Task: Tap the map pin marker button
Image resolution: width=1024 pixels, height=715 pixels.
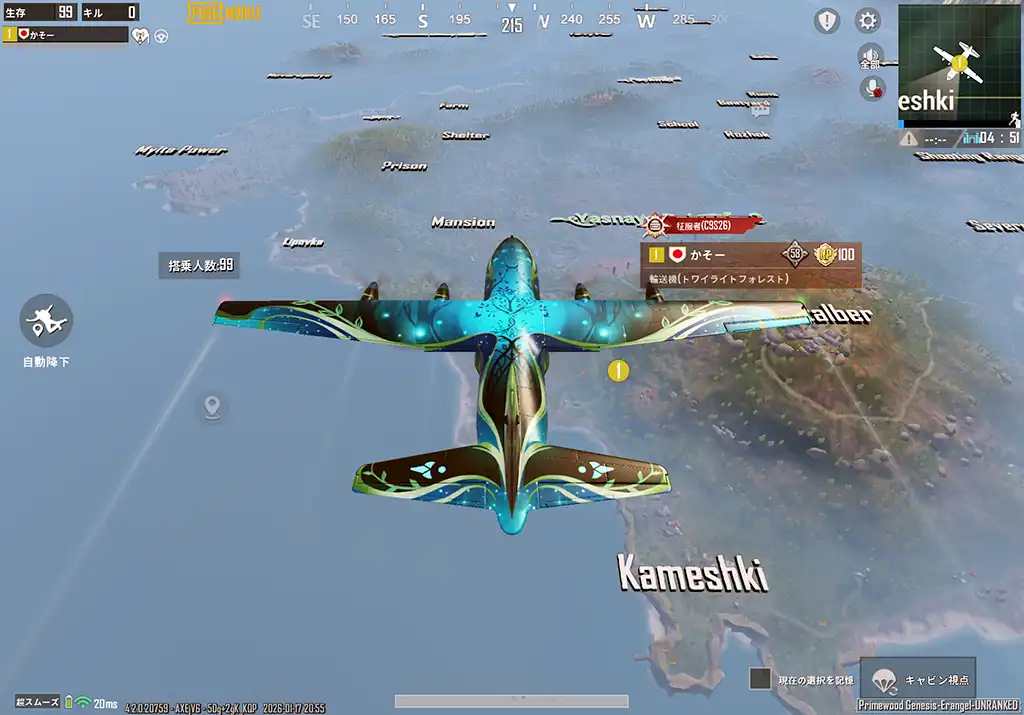Action: pyautogui.click(x=211, y=407)
